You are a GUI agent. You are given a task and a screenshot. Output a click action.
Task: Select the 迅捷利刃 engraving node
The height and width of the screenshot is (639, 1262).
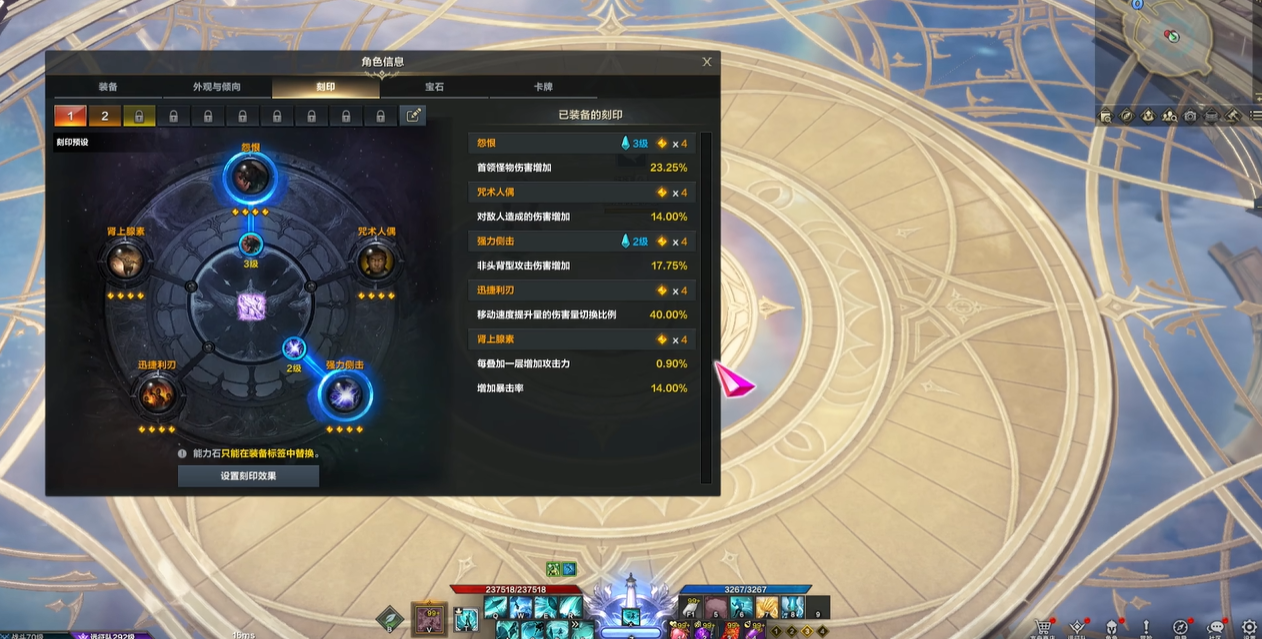click(x=156, y=394)
